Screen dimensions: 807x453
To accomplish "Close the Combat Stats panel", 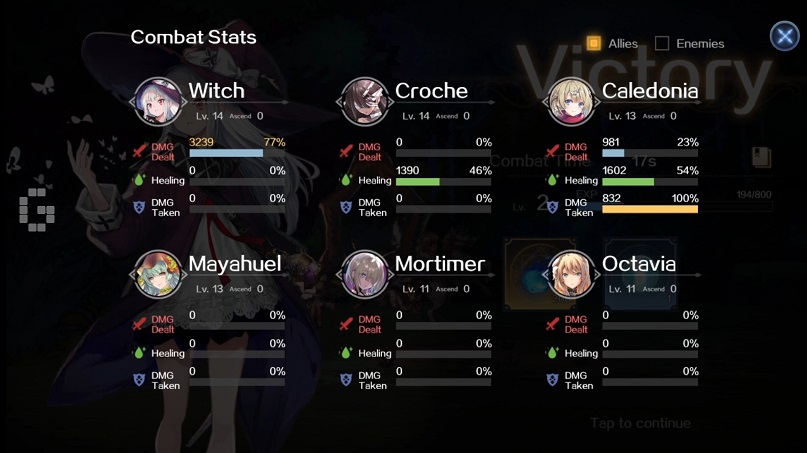I will coord(784,36).
